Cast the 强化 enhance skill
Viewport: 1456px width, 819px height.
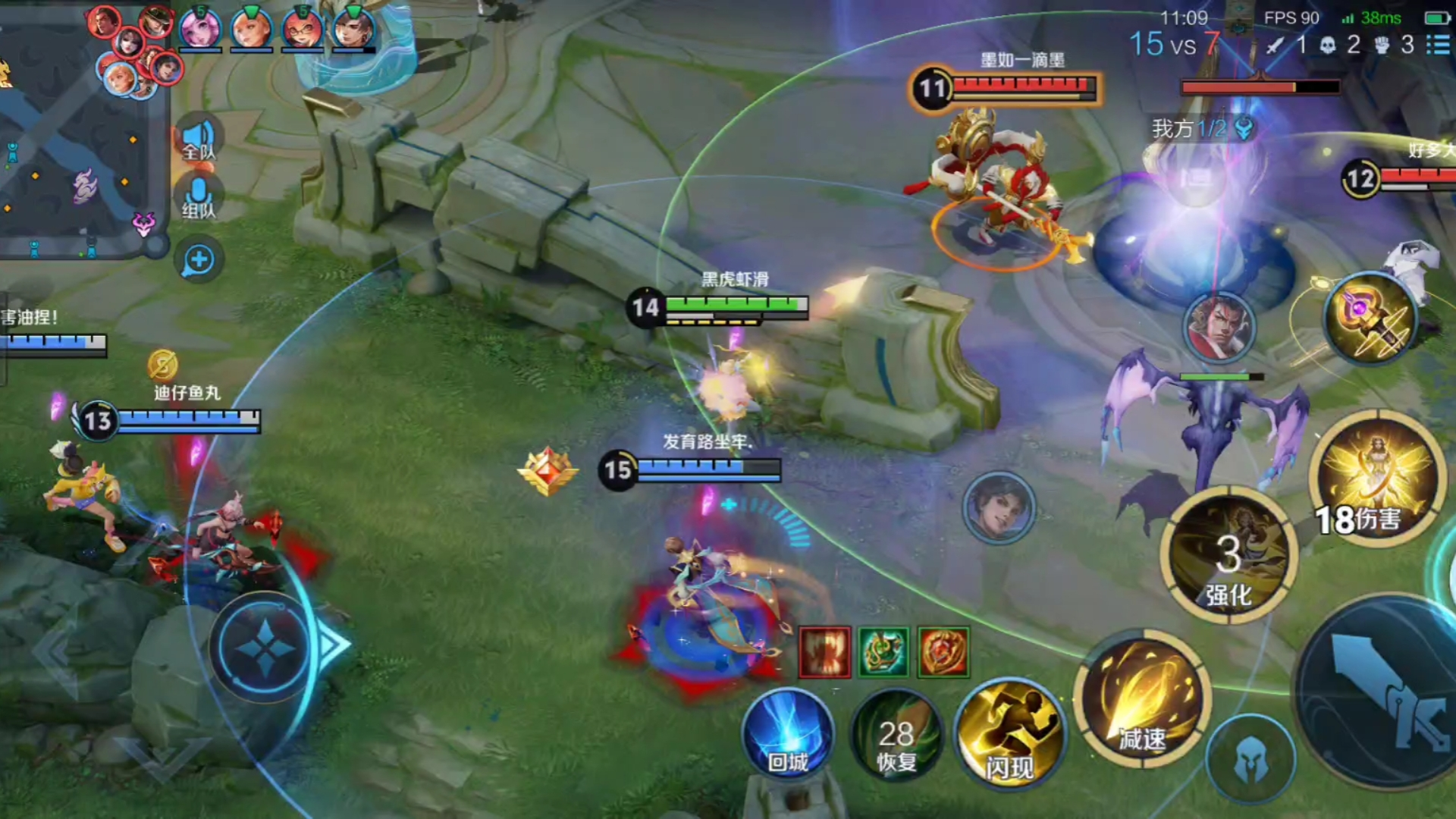pyautogui.click(x=1228, y=556)
